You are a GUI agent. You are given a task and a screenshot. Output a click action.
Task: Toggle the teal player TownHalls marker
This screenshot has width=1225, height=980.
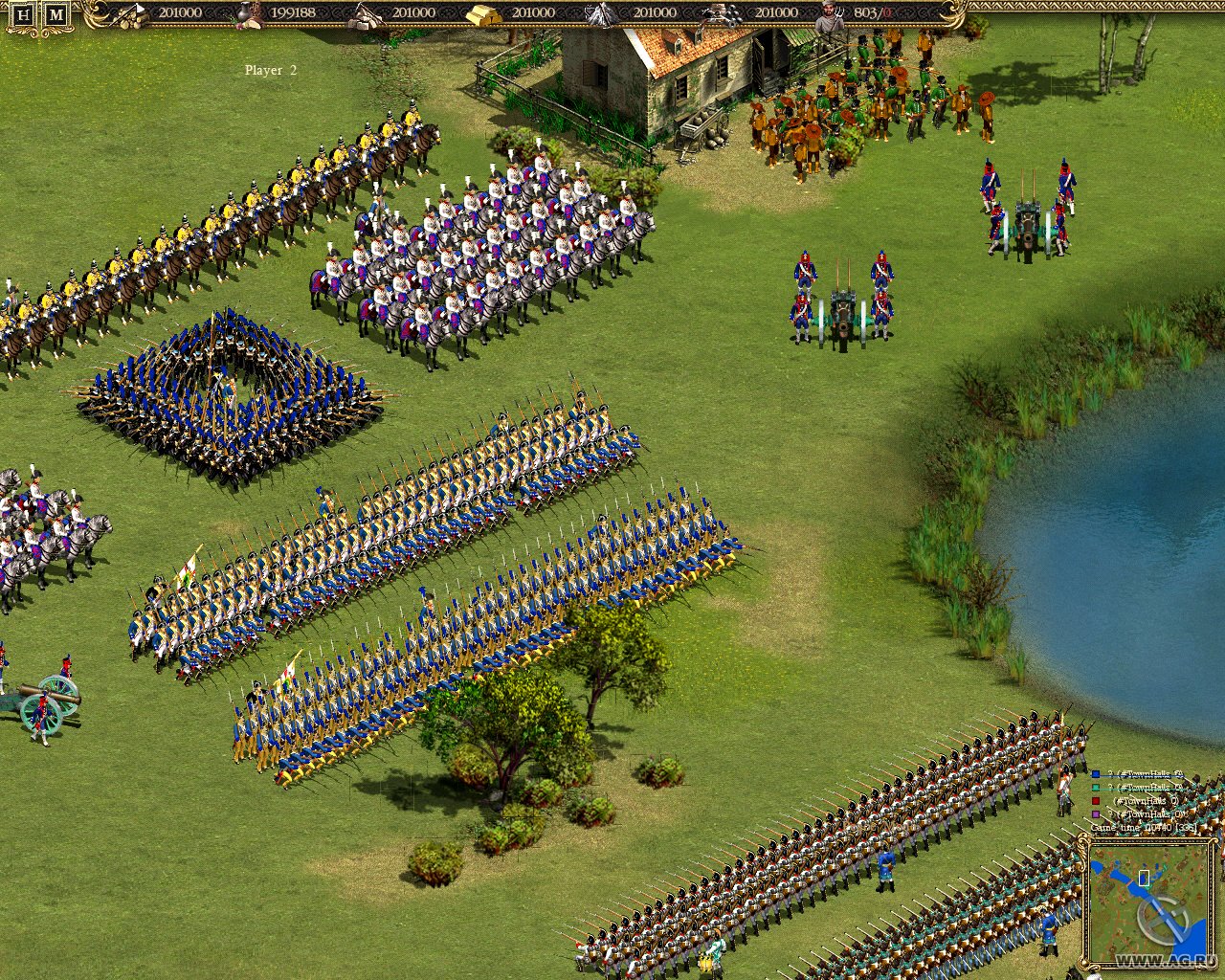(1096, 788)
